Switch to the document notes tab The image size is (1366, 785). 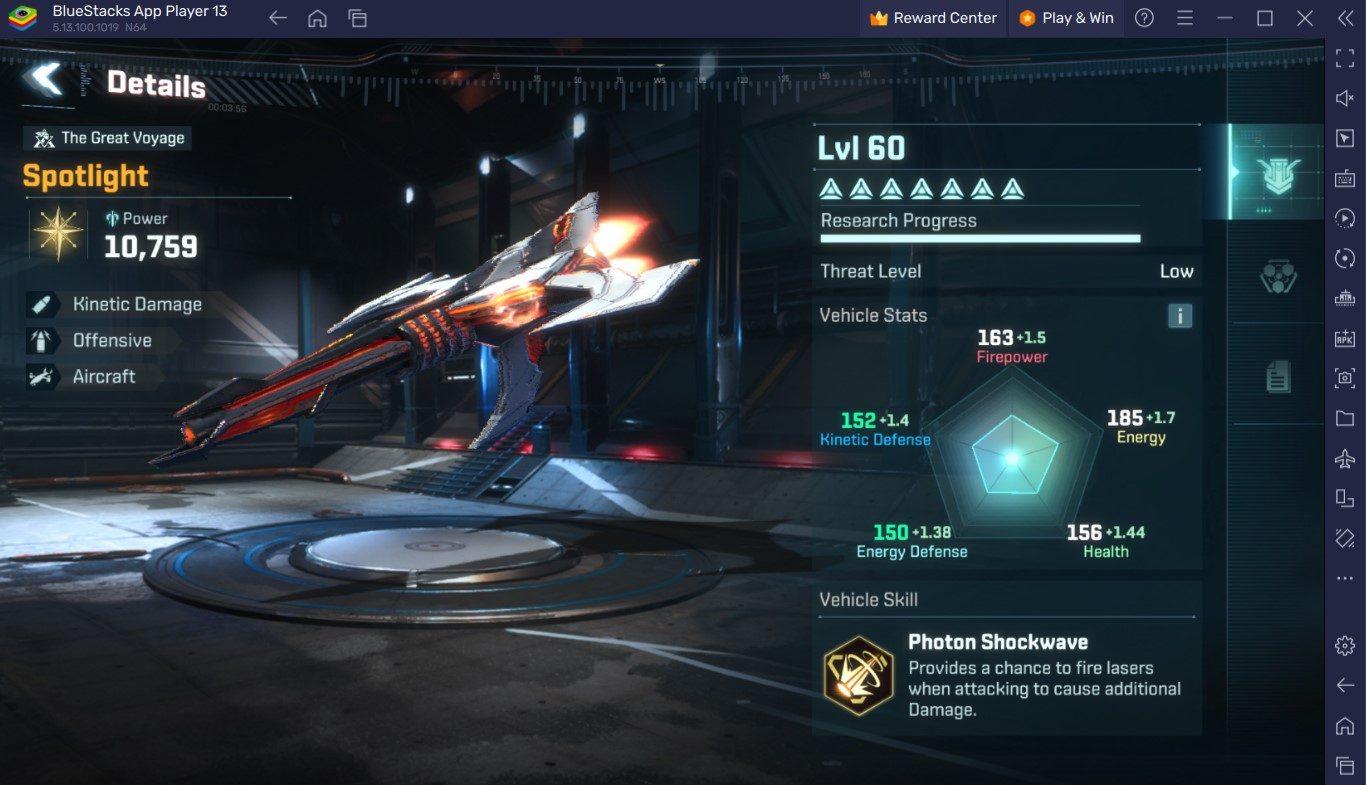click(x=1278, y=377)
